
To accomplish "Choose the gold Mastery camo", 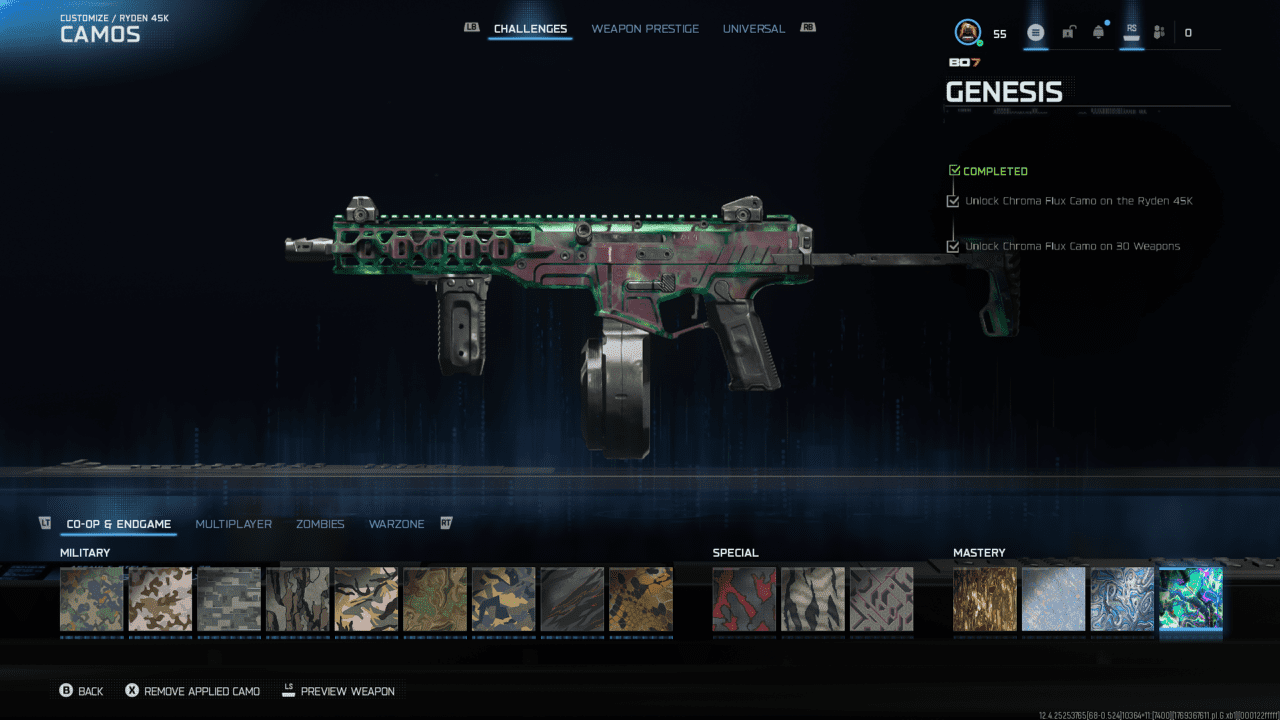I will click(x=985, y=599).
